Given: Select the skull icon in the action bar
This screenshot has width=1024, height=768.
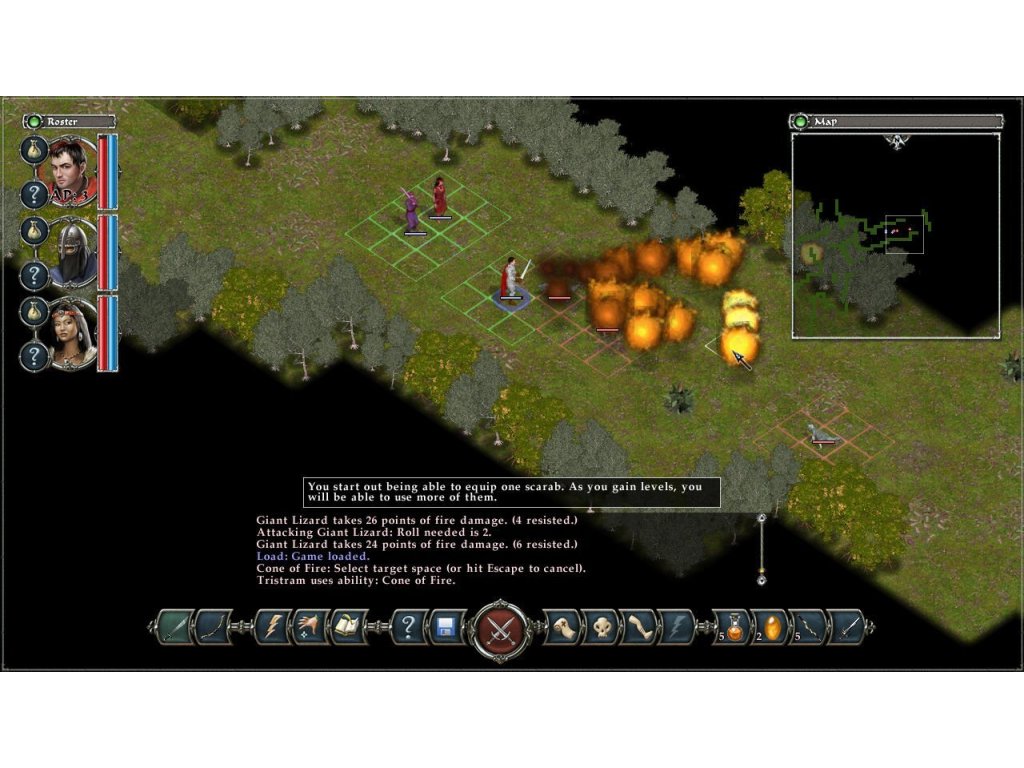Looking at the screenshot, I should pyautogui.click(x=600, y=627).
